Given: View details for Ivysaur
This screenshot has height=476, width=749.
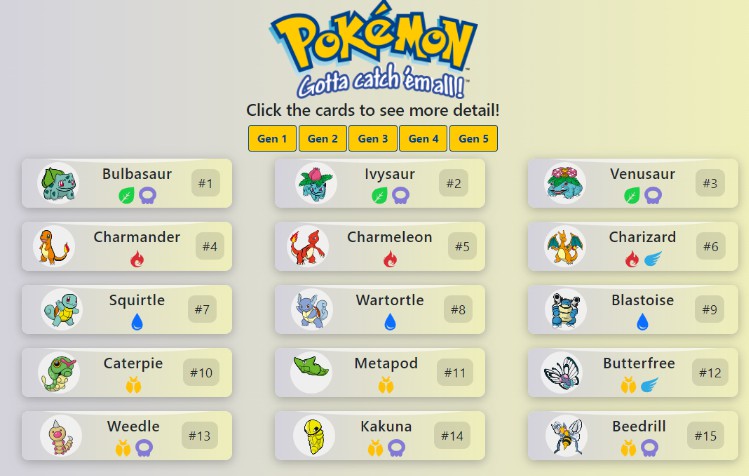Looking at the screenshot, I should click(380, 184).
